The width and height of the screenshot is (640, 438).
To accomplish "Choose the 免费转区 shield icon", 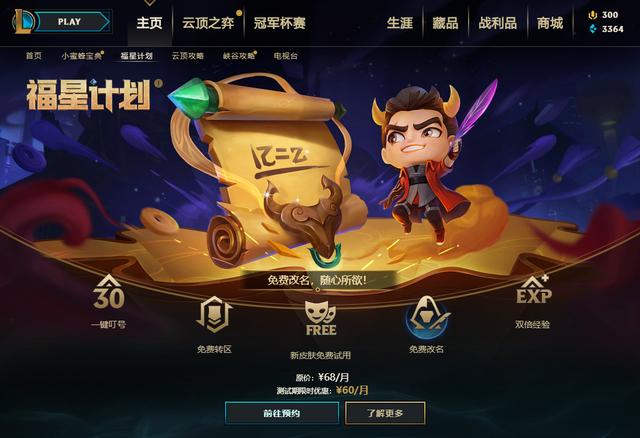I will pos(214,318).
